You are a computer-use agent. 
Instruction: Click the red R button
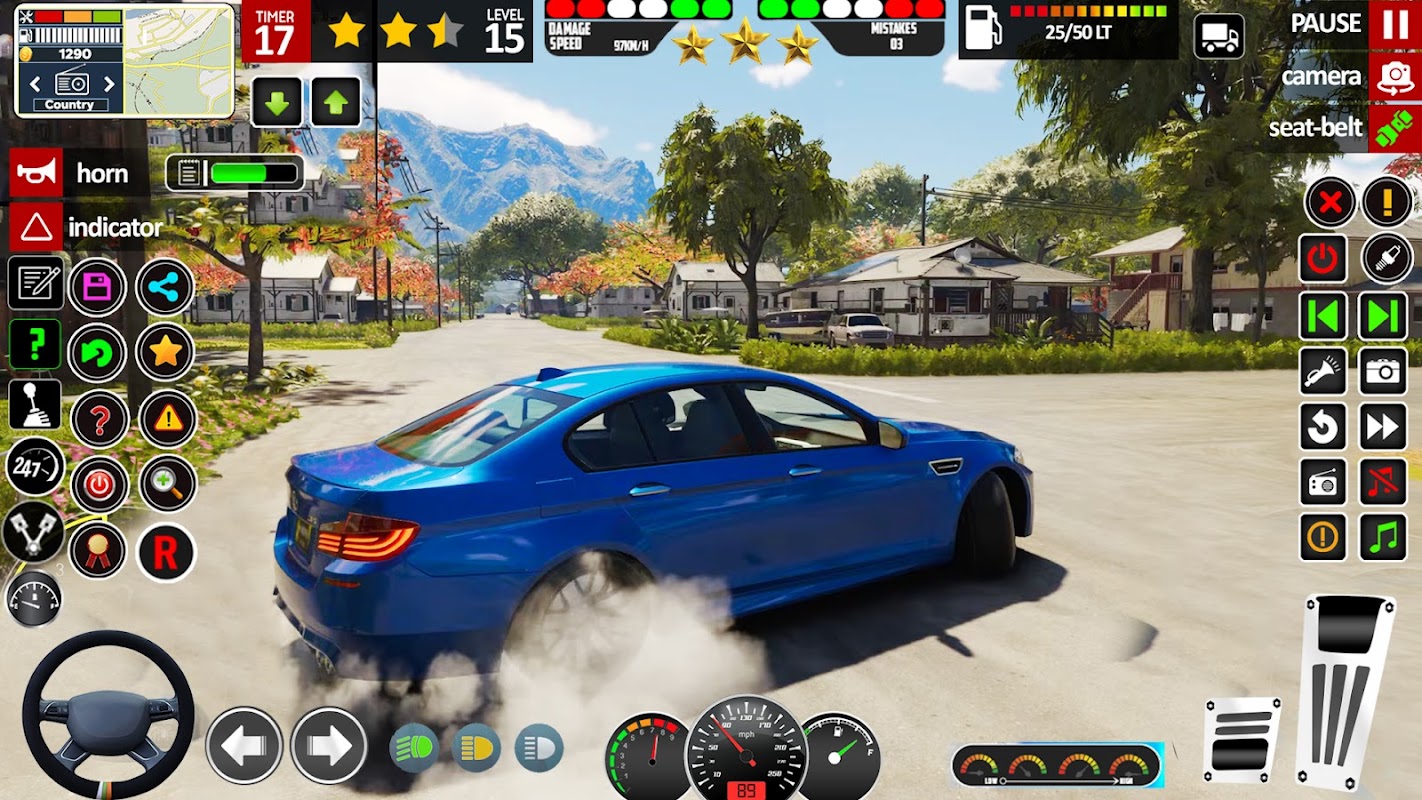[166, 552]
